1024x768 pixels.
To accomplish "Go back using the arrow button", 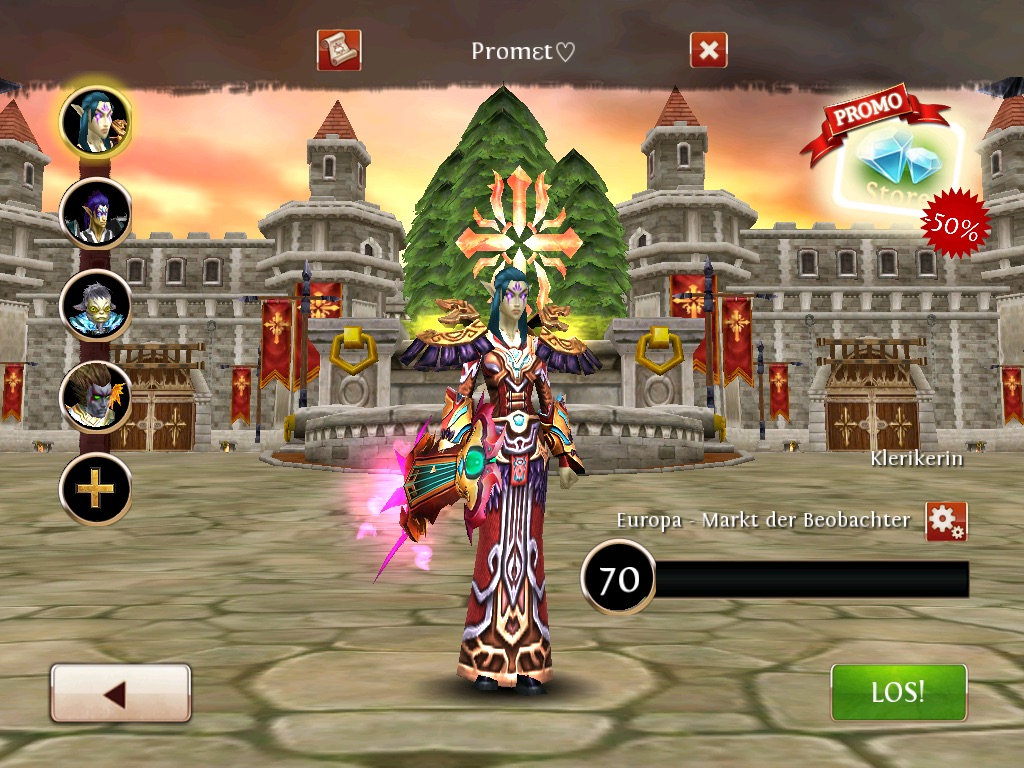I will 120,693.
